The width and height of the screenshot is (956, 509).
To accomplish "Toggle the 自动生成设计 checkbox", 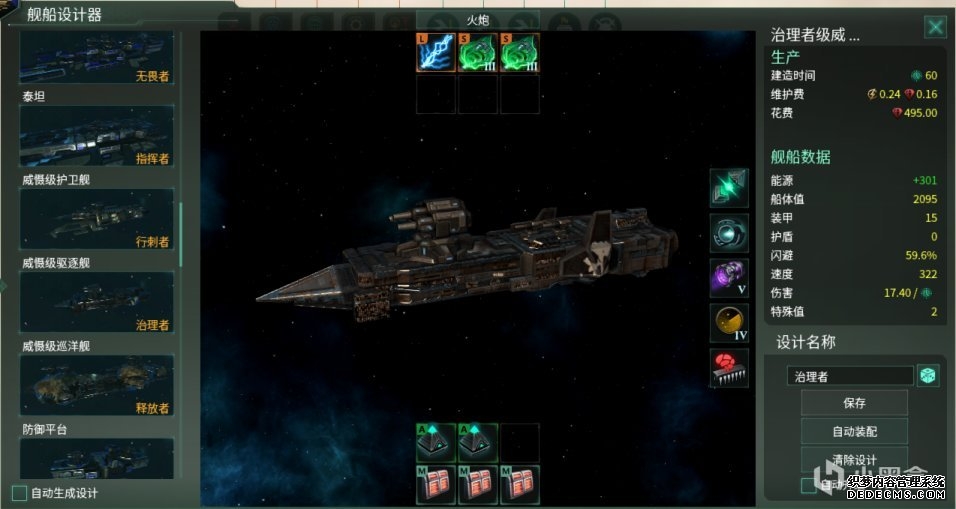I will coord(19,492).
